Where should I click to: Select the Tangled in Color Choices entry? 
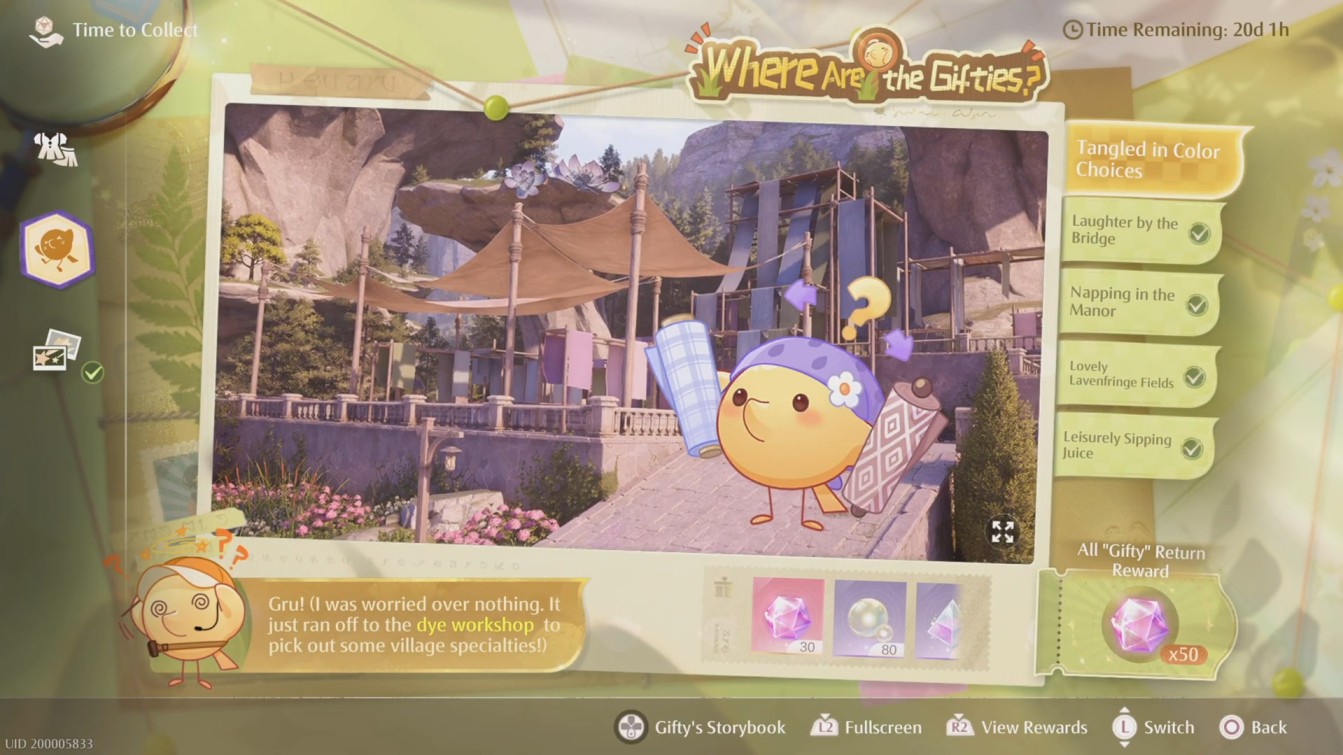tap(1148, 158)
